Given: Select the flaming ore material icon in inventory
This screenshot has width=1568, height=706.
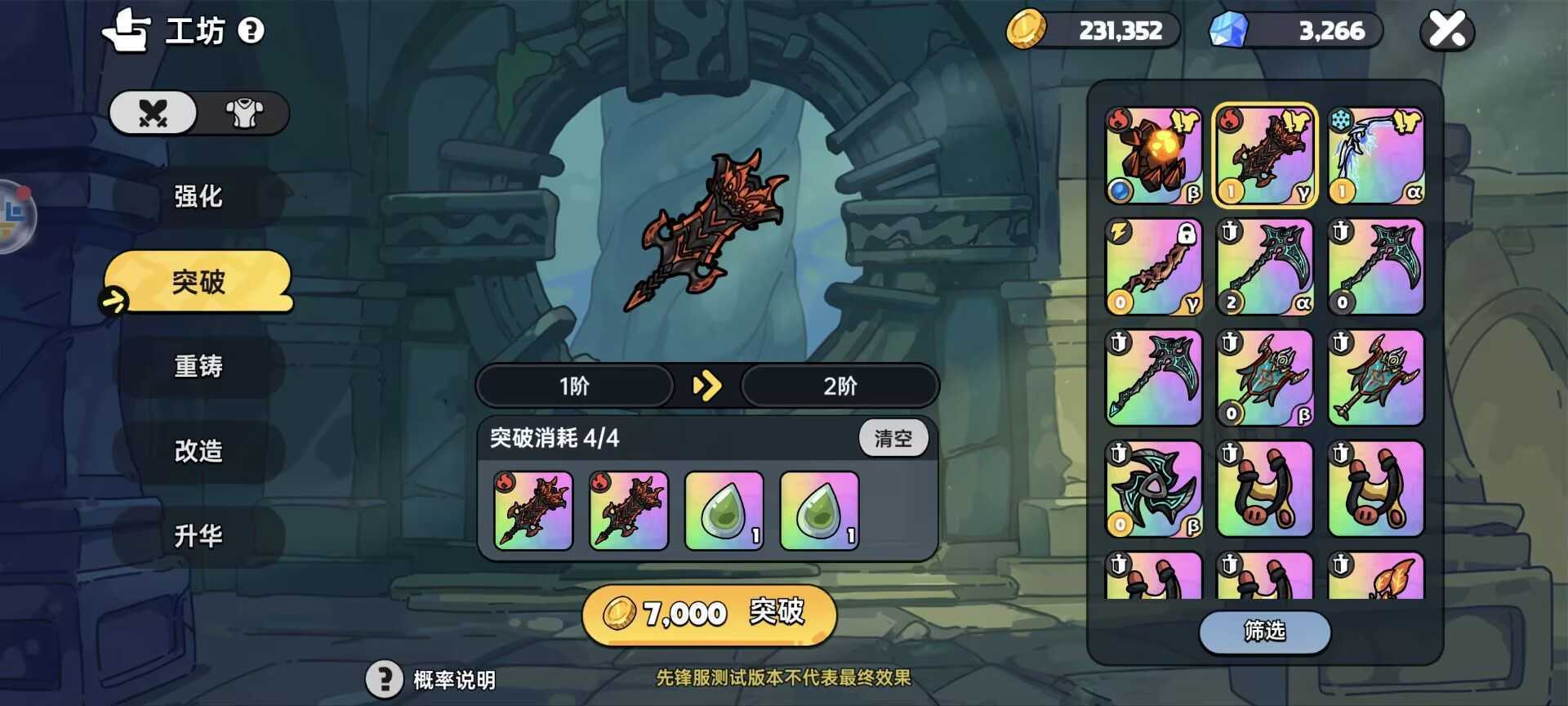Looking at the screenshot, I should click(1153, 155).
